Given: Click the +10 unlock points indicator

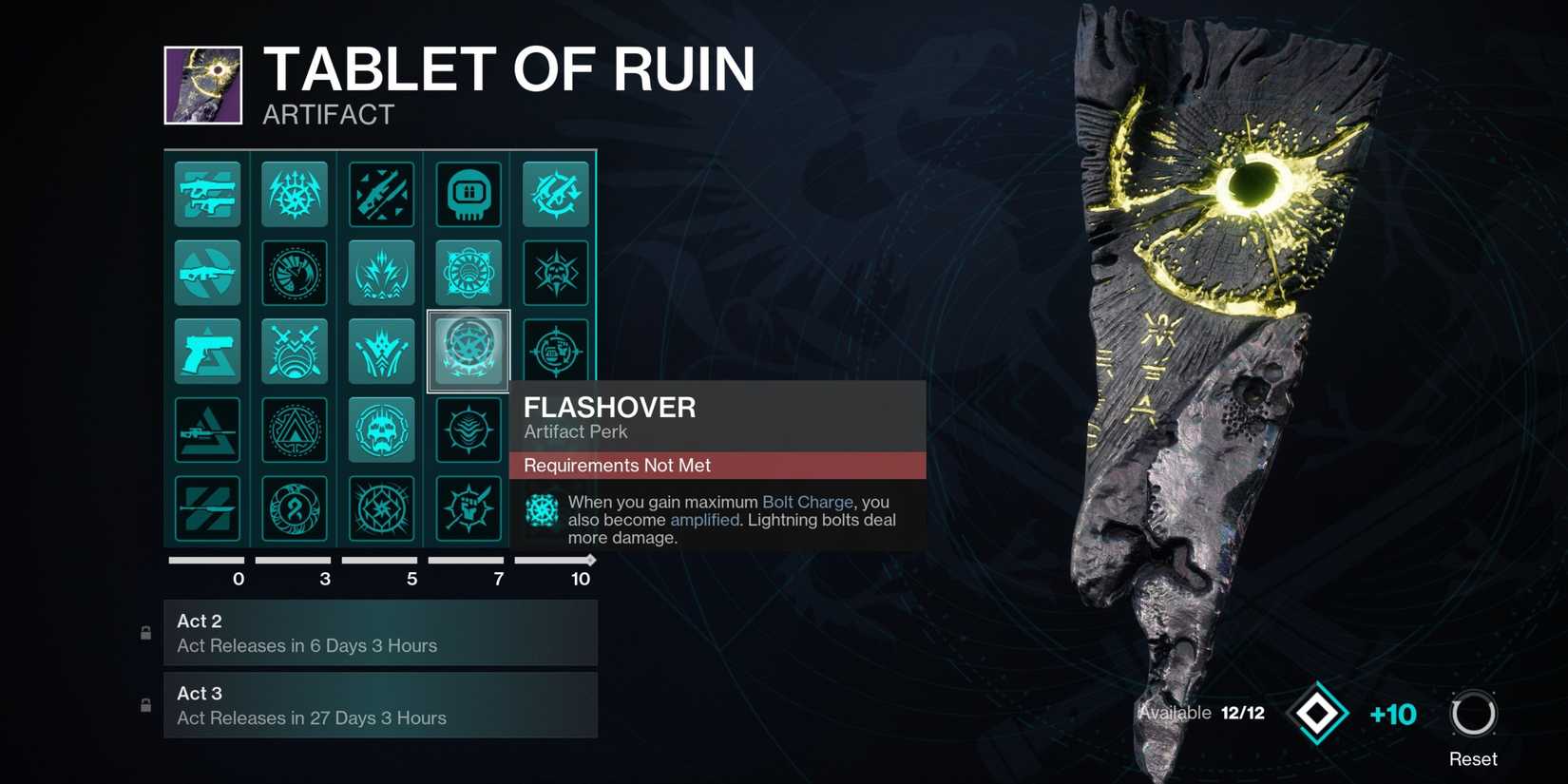Looking at the screenshot, I should click(1392, 714).
